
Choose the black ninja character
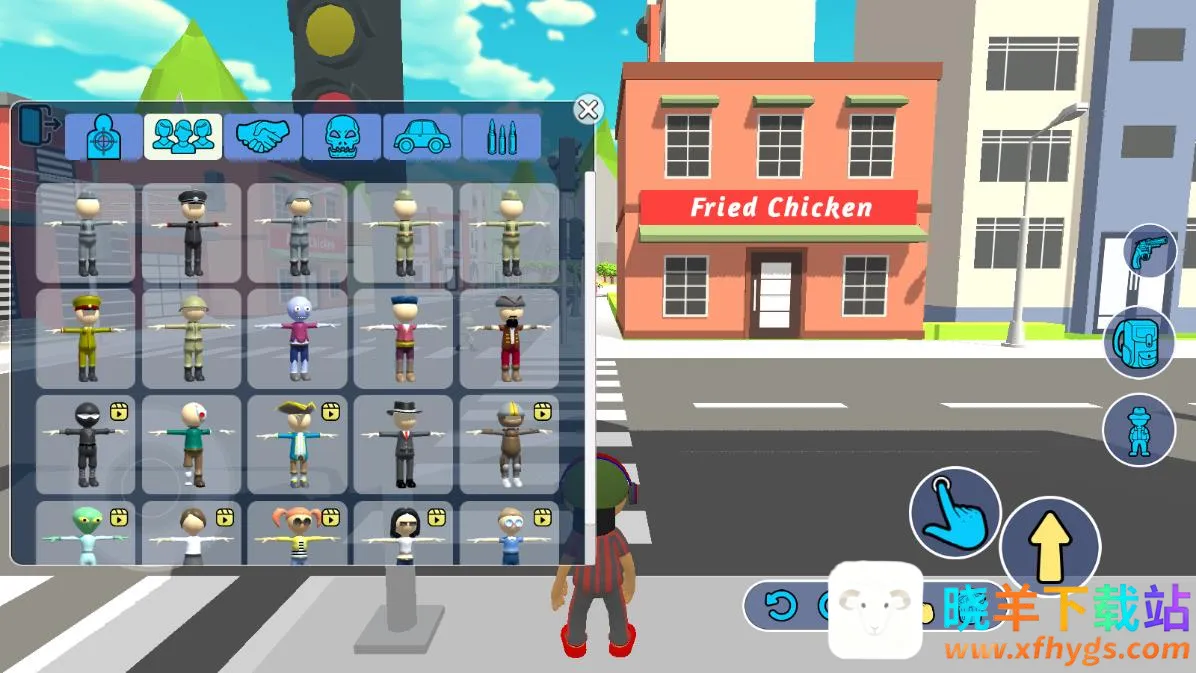point(85,444)
